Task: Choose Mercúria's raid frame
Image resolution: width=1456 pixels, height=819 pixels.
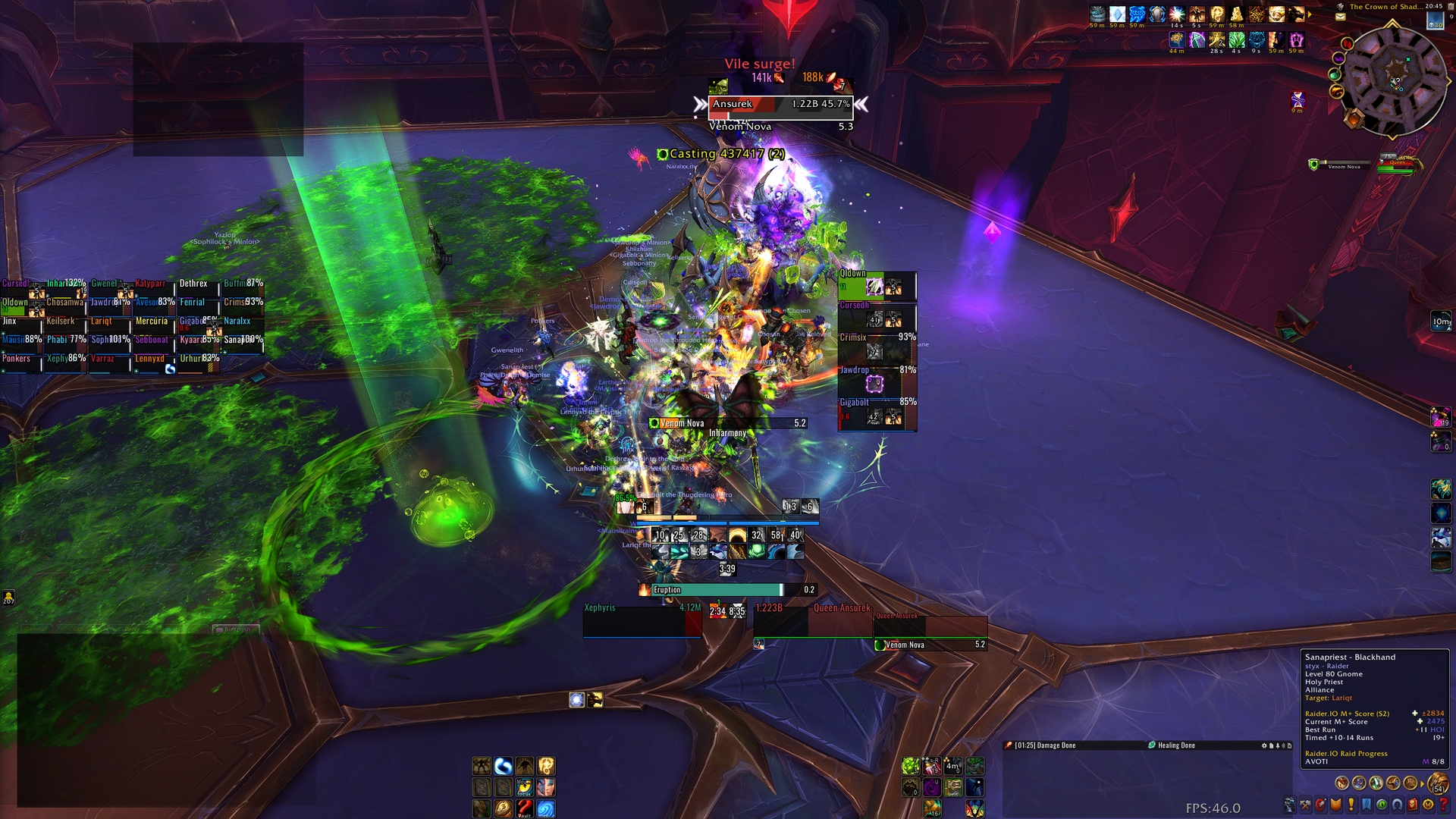Action: (x=155, y=326)
